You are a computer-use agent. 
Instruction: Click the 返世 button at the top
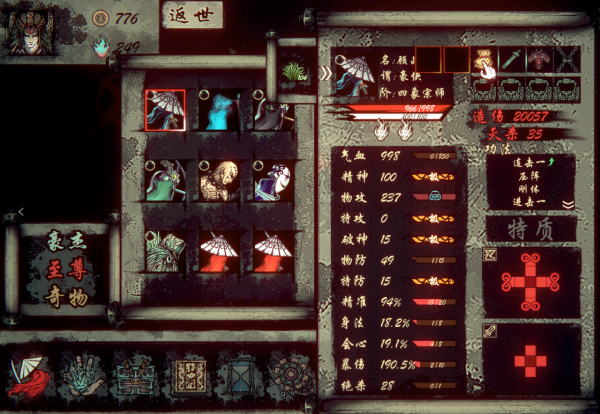pyautogui.click(x=192, y=15)
